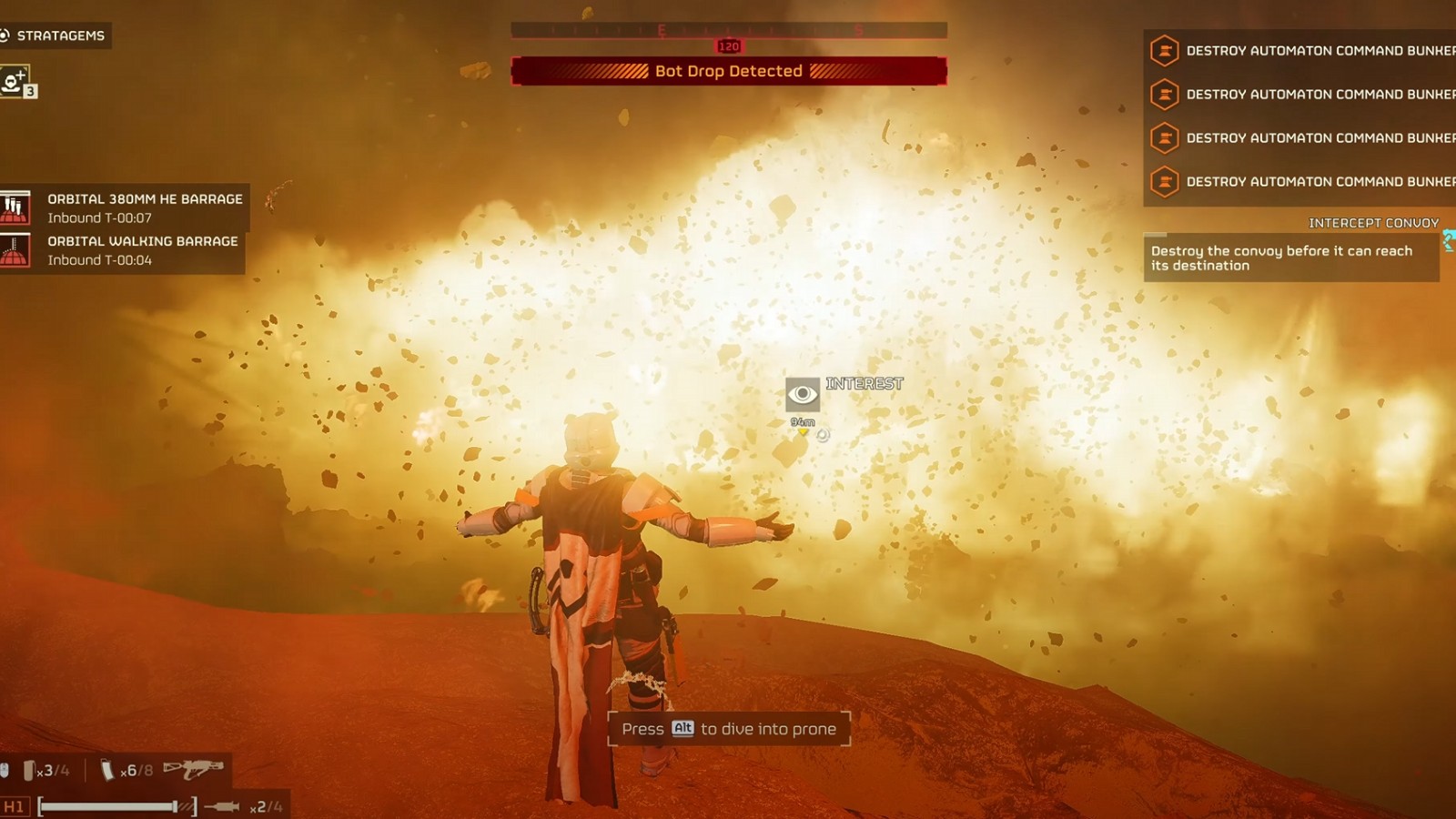This screenshot has width=1456, height=819.
Task: Select the Intercept Convoy objective description
Action: point(1289,258)
